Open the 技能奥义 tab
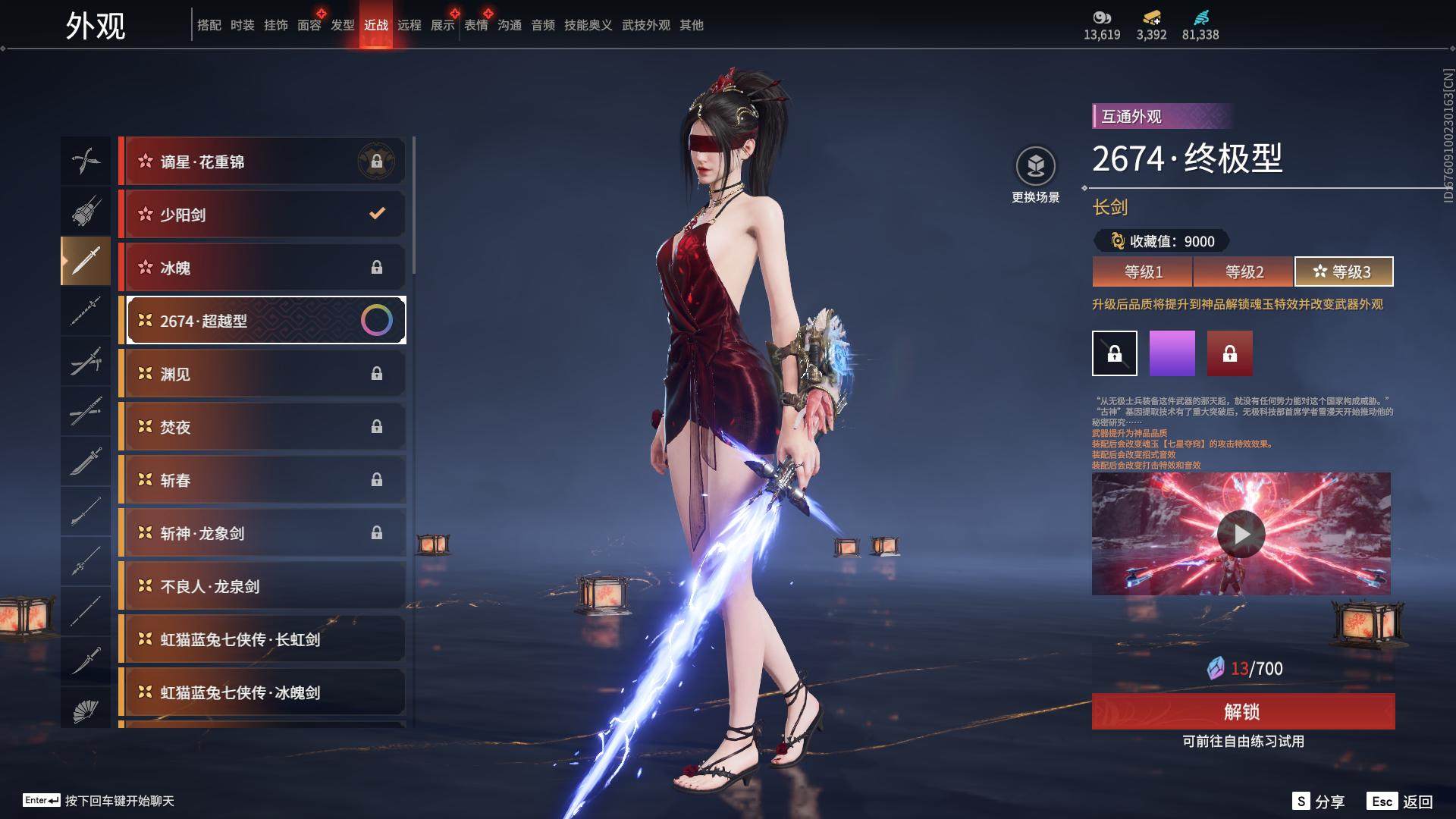Image resolution: width=1456 pixels, height=819 pixels. click(588, 25)
